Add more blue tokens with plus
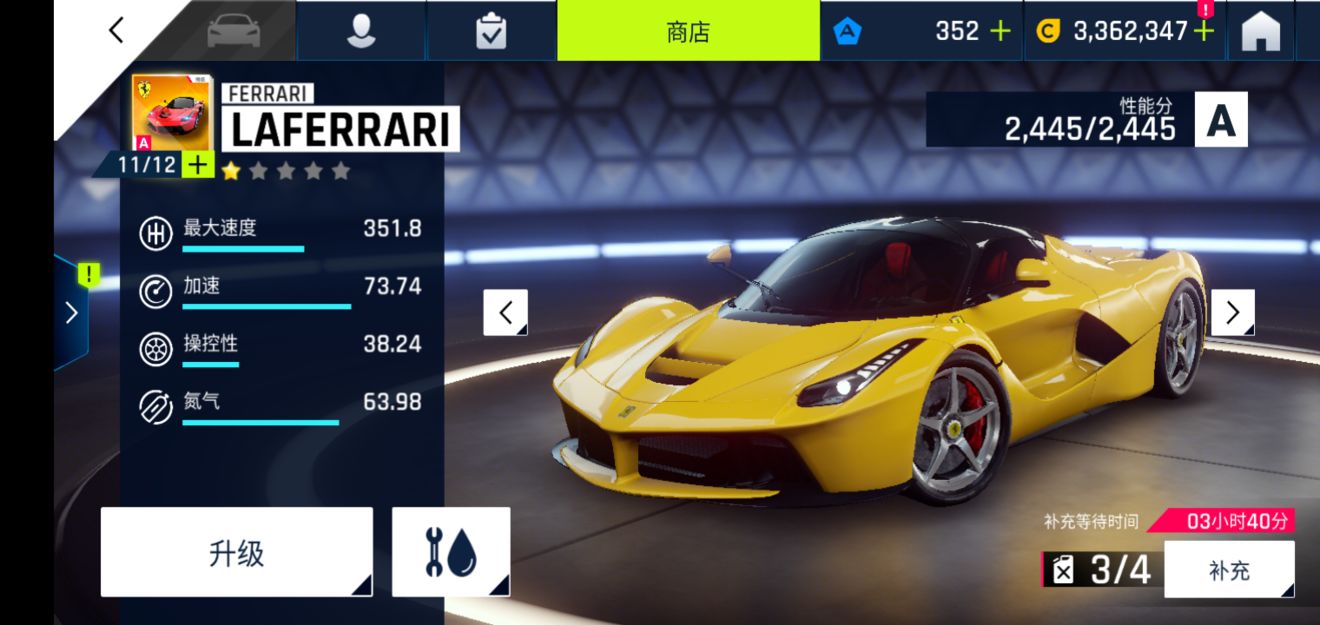The height and width of the screenshot is (625, 1320). (x=1000, y=31)
